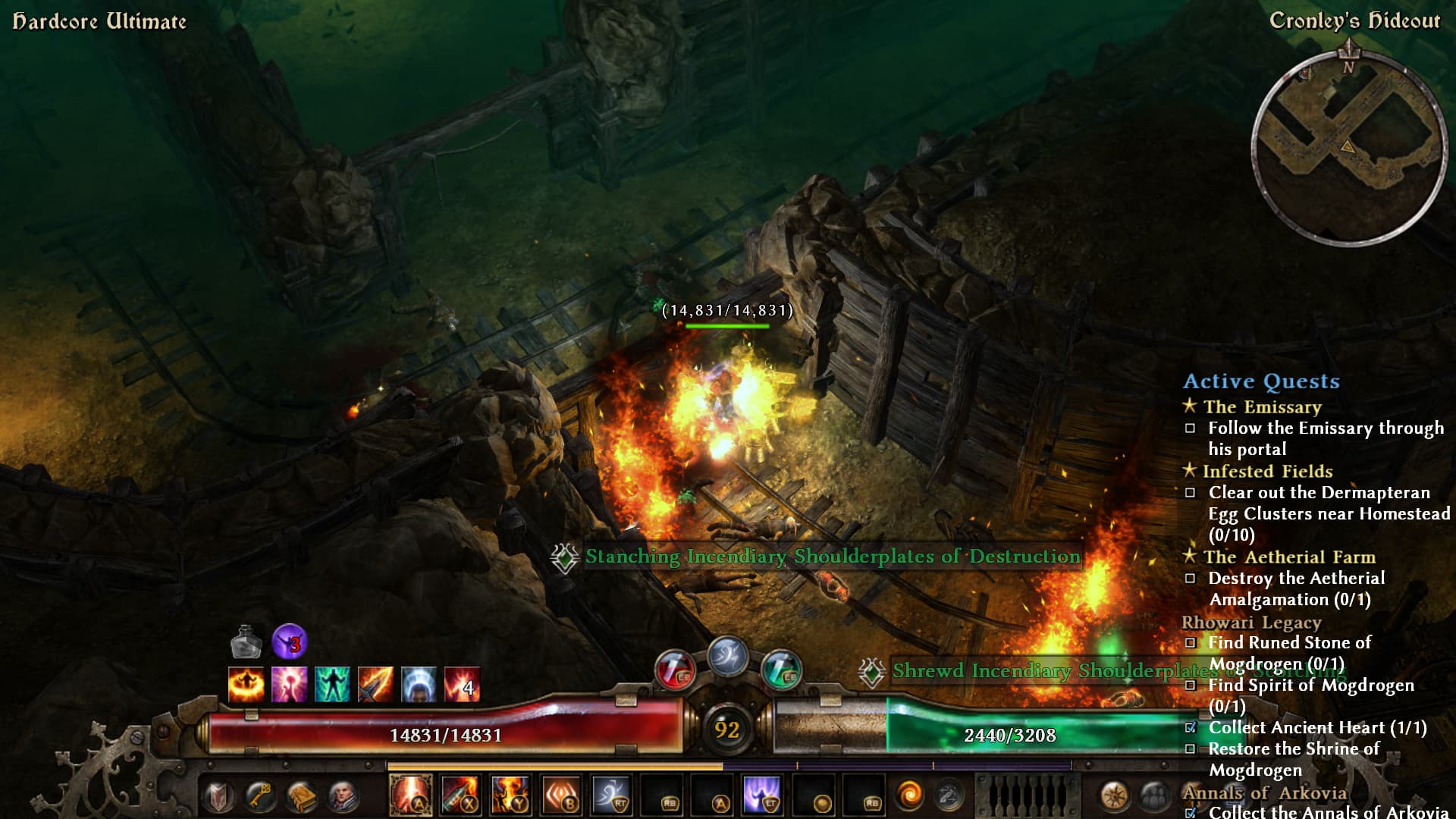Use the red health potion
This screenshot has height=819, width=1456.
click(x=675, y=670)
